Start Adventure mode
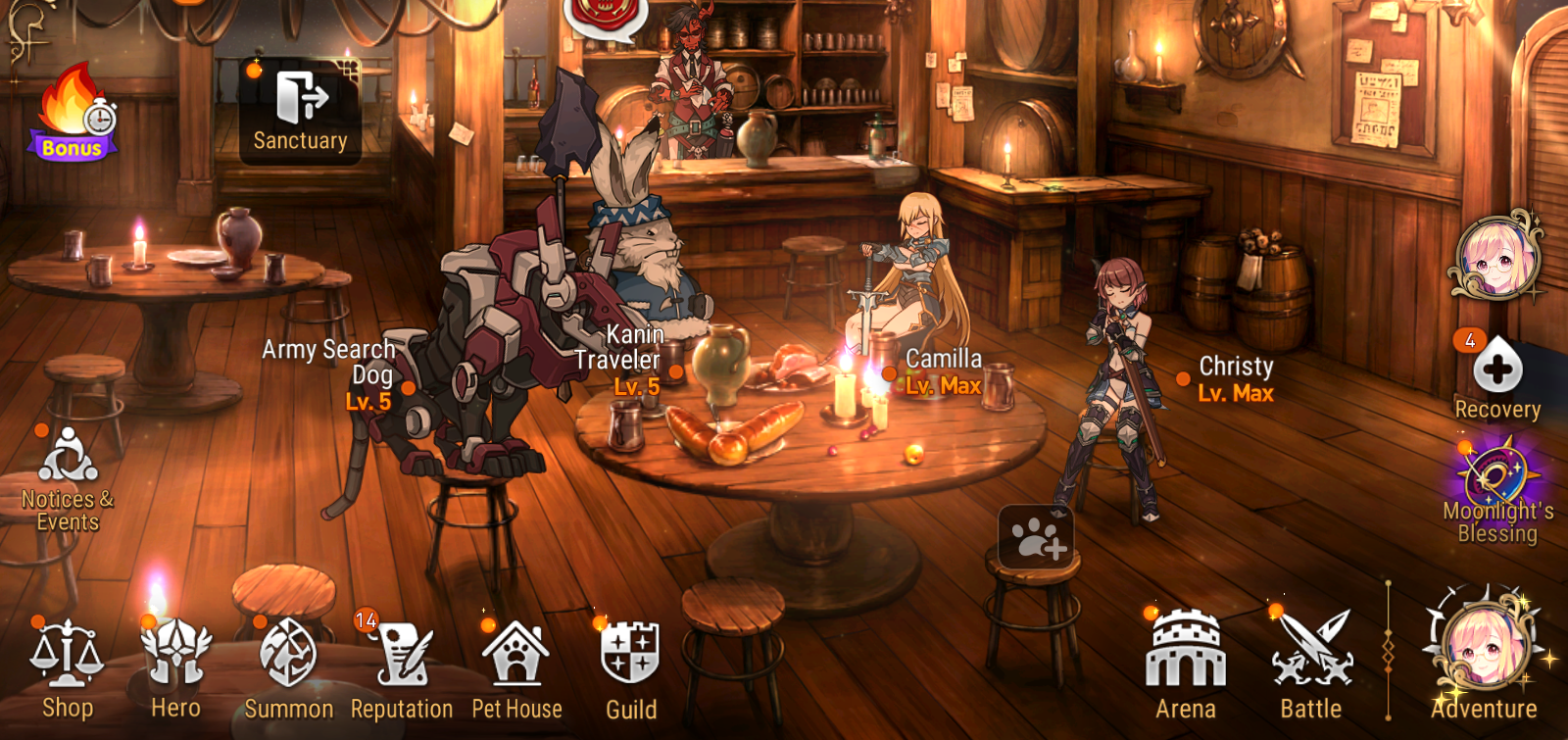Image resolution: width=1568 pixels, height=740 pixels. [x=1485, y=652]
